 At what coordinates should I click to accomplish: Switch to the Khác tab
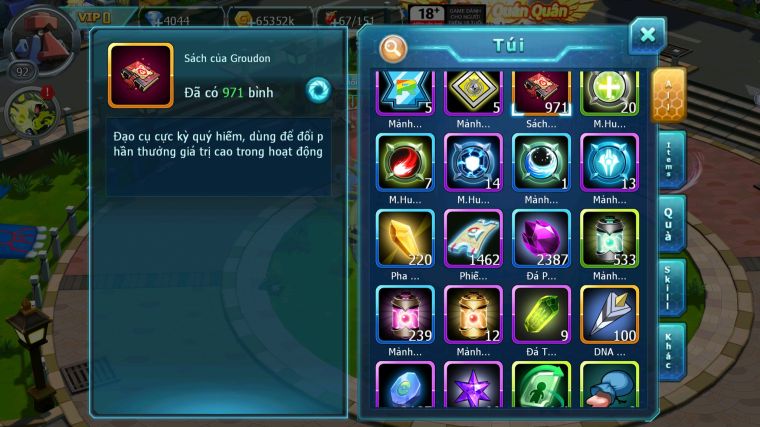pyautogui.click(x=669, y=352)
